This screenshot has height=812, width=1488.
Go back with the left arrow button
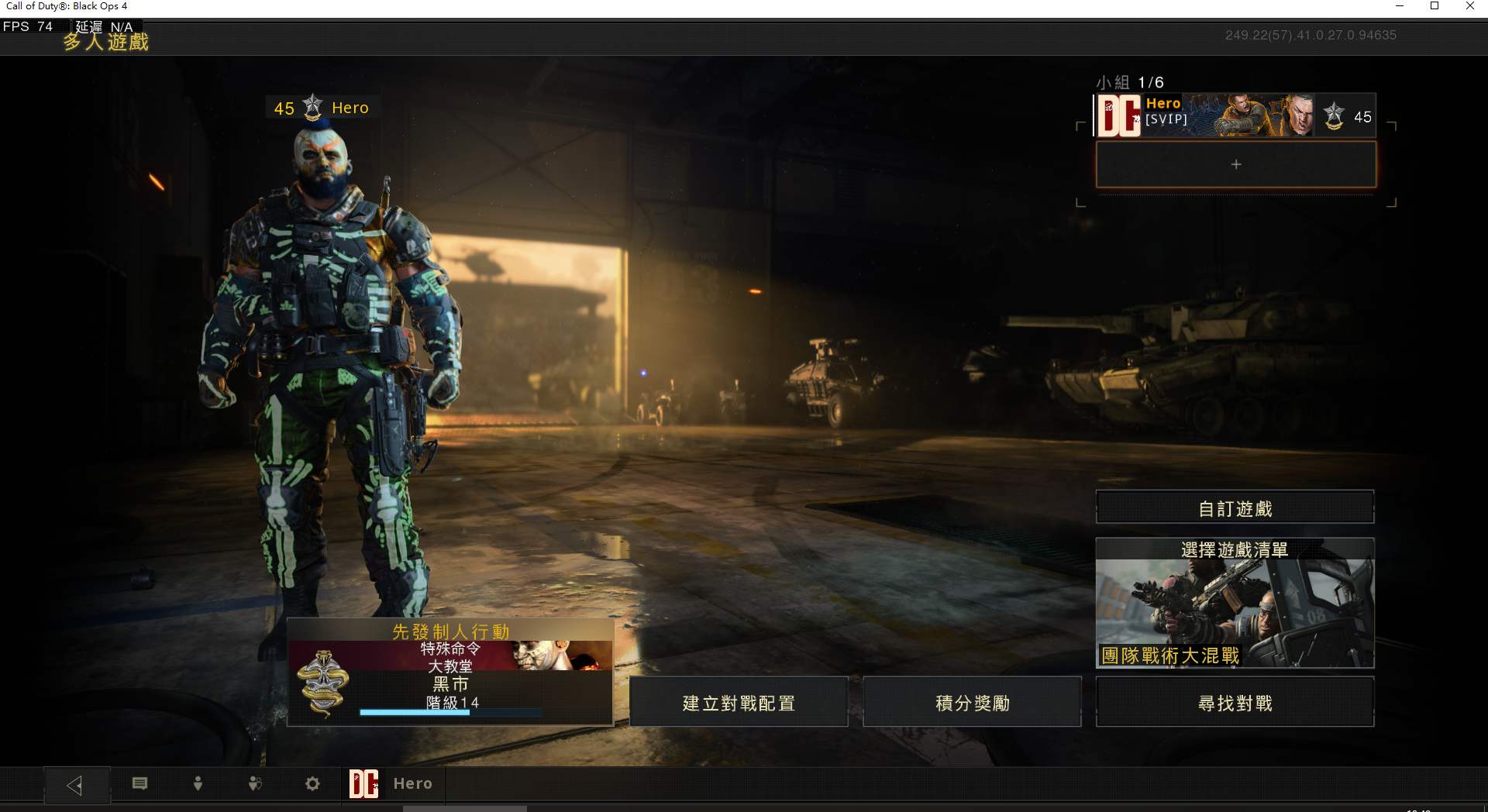coord(75,785)
